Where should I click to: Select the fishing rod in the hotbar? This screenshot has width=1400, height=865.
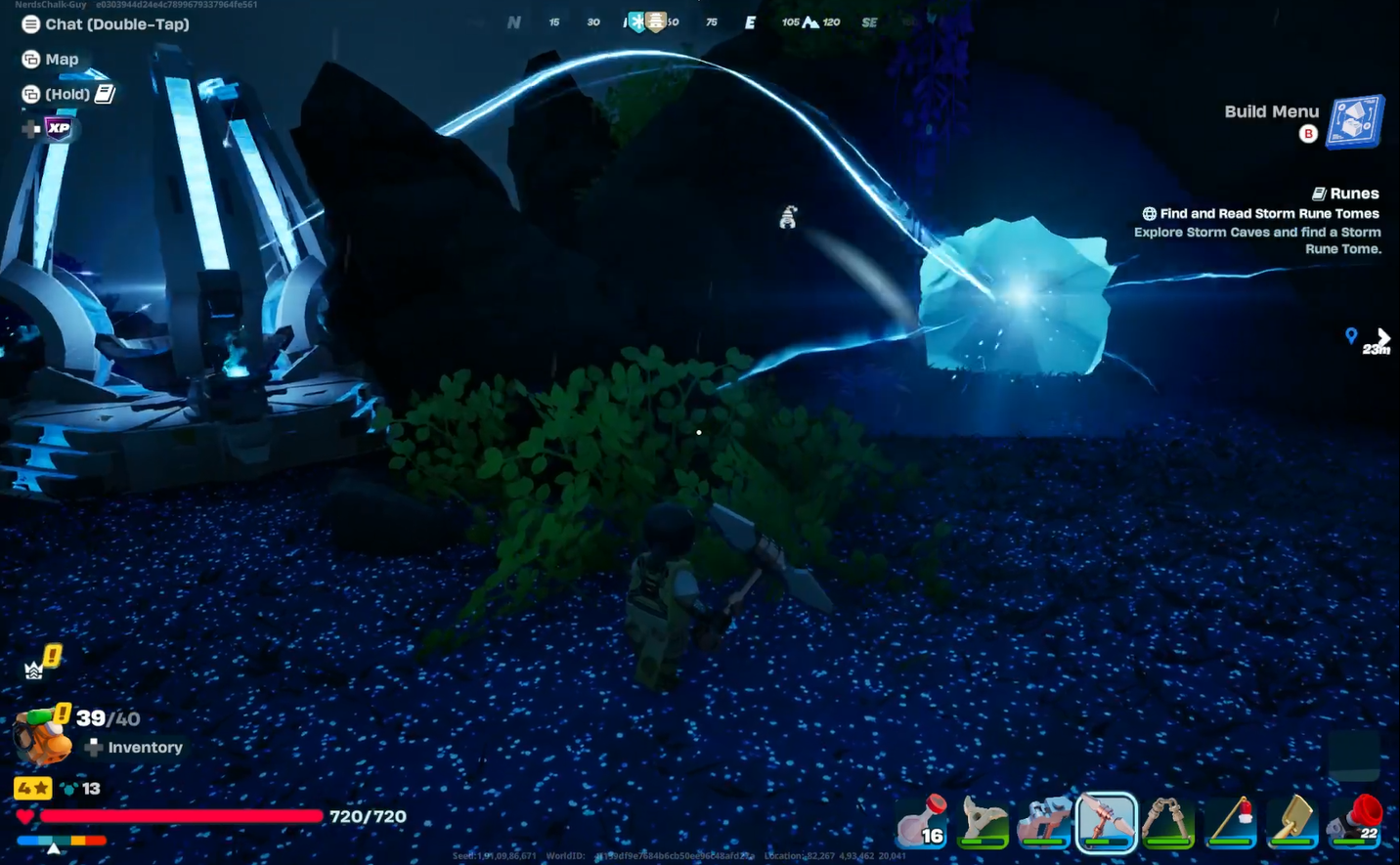click(1231, 823)
